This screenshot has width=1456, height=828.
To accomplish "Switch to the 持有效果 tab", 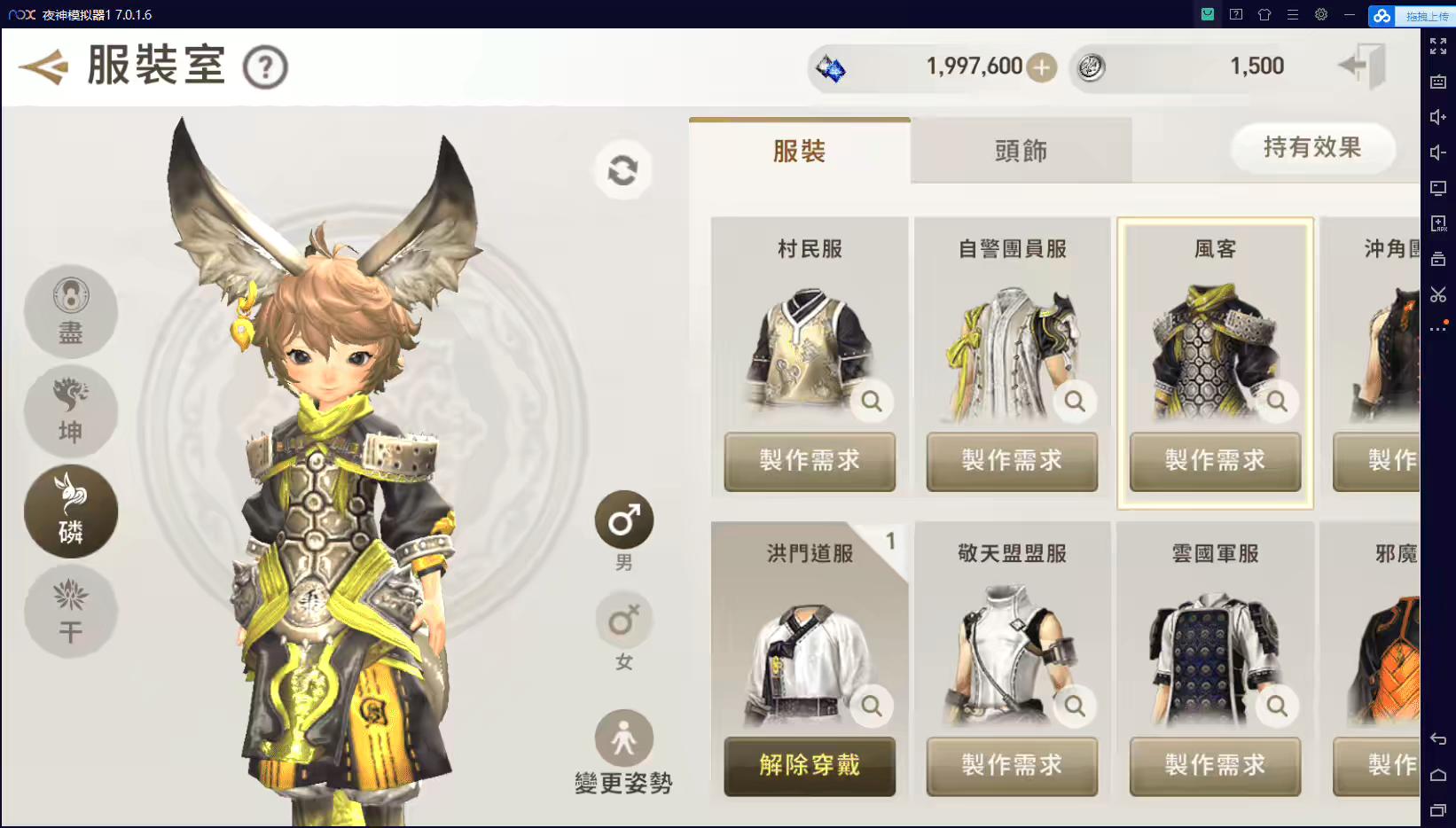I will [1312, 148].
